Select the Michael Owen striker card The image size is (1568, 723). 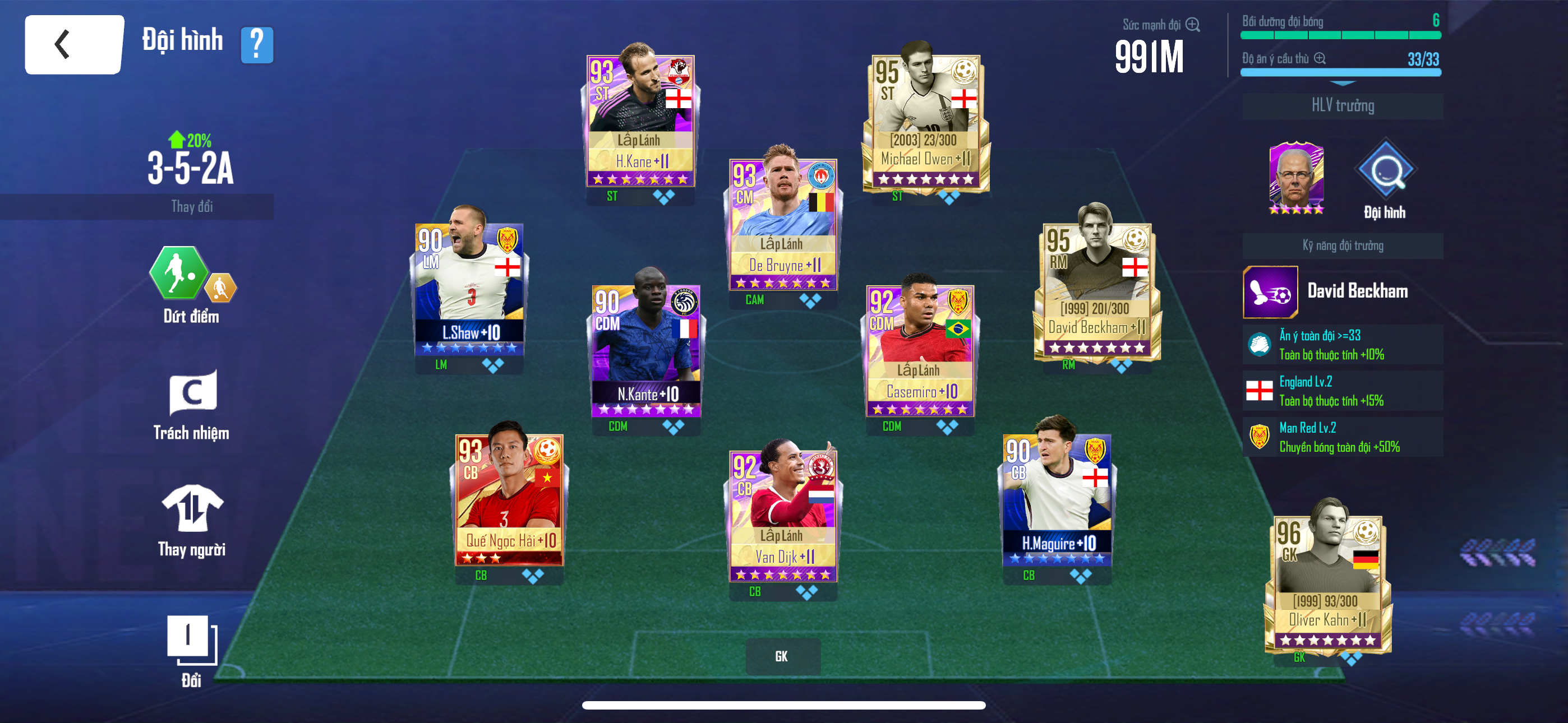(x=925, y=121)
